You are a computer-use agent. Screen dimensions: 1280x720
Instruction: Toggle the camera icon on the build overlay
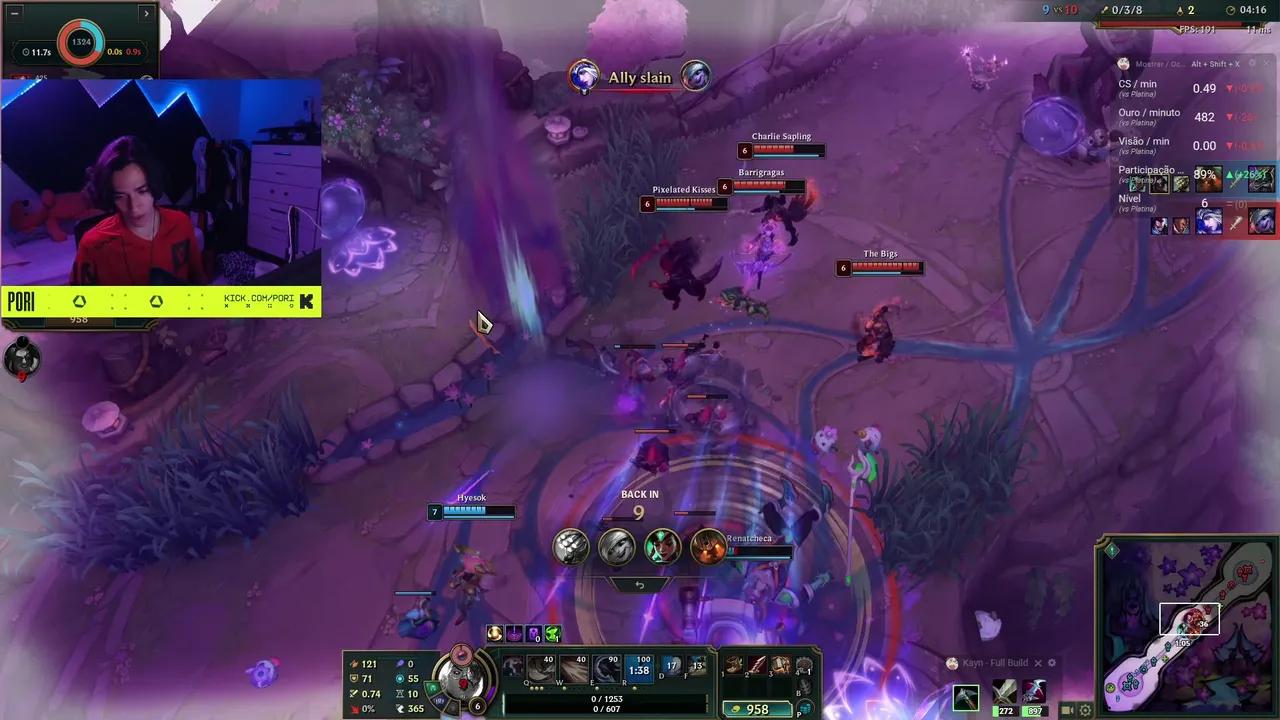1067,709
